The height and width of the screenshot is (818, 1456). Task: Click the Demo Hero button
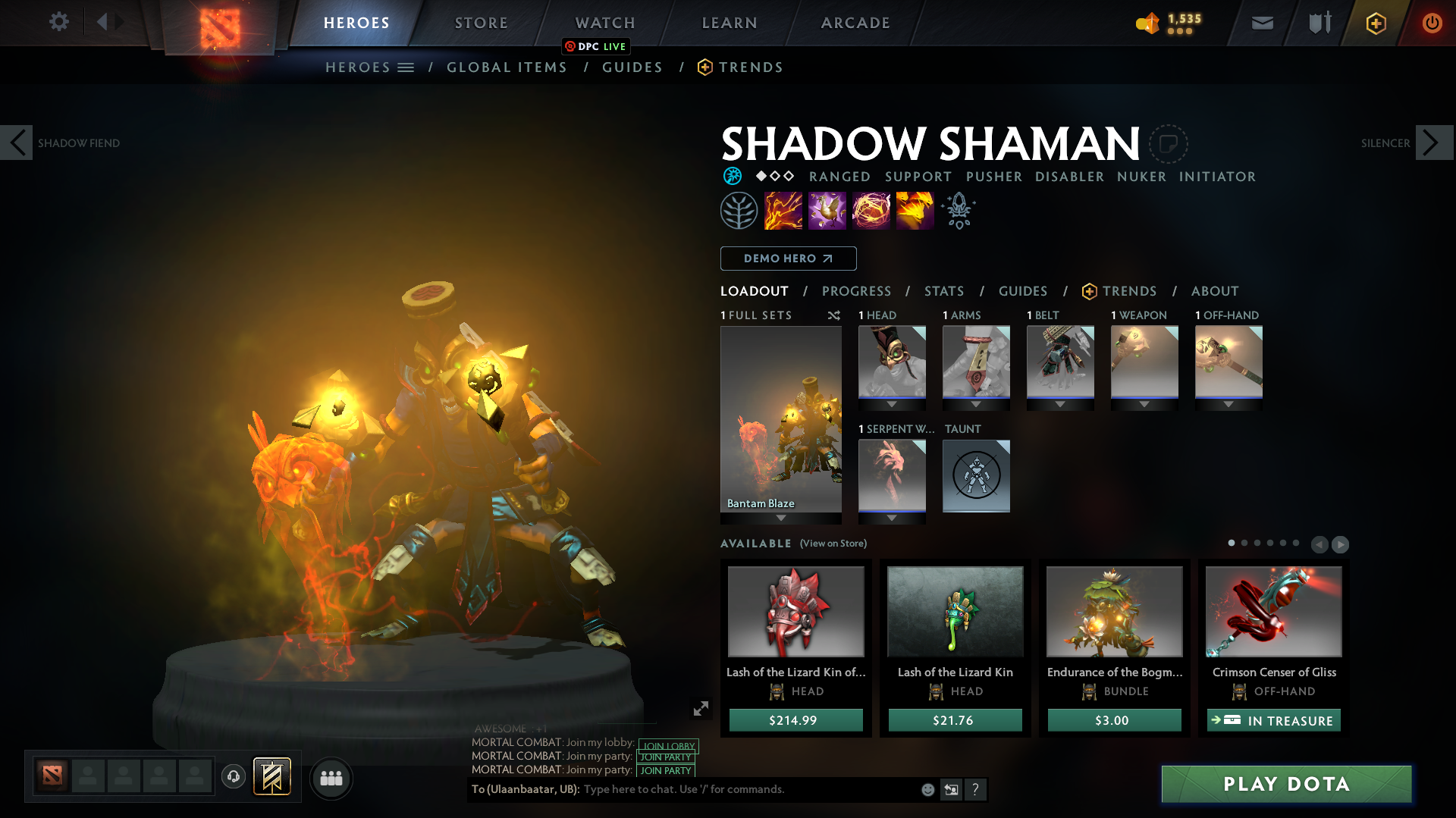(x=788, y=259)
